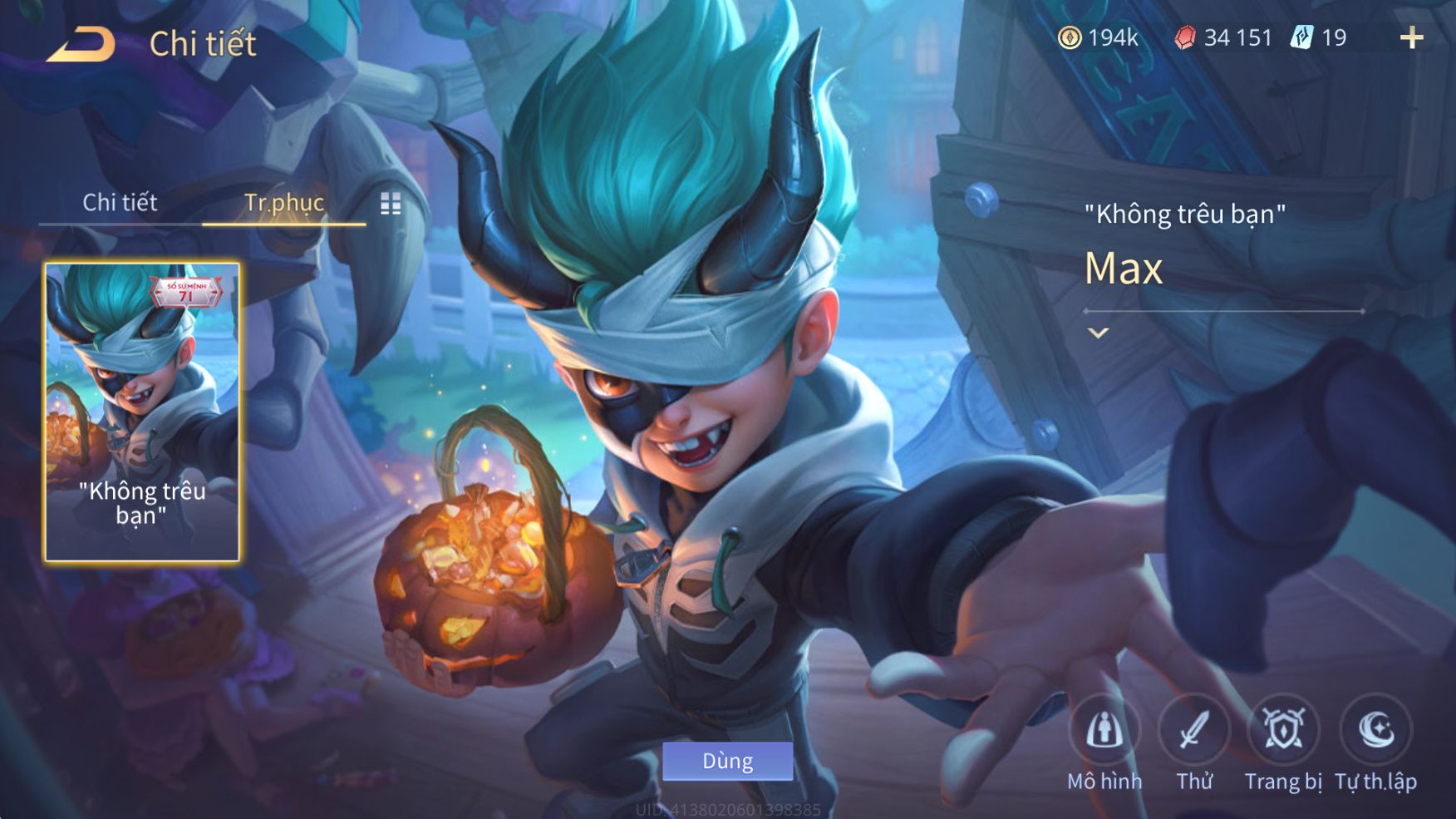This screenshot has height=819, width=1456.
Task: Click the Dùng button
Action: coord(727,761)
